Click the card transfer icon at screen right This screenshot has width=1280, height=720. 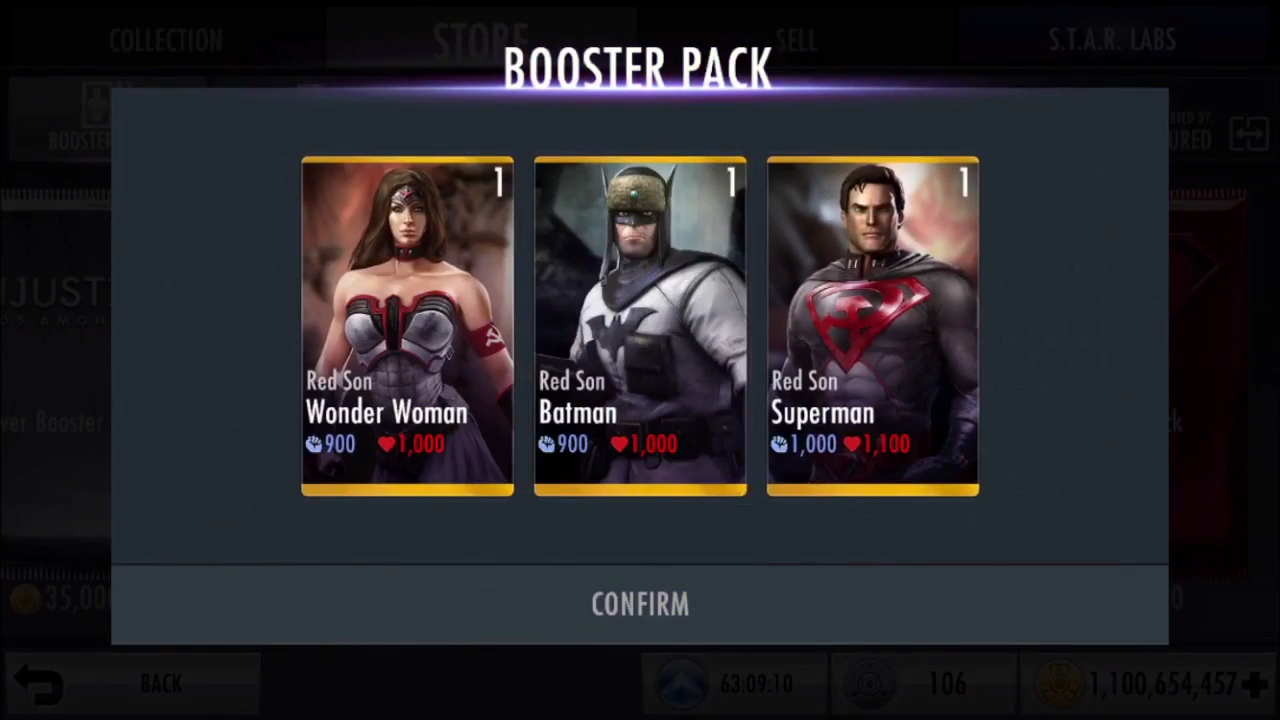[x=1250, y=135]
